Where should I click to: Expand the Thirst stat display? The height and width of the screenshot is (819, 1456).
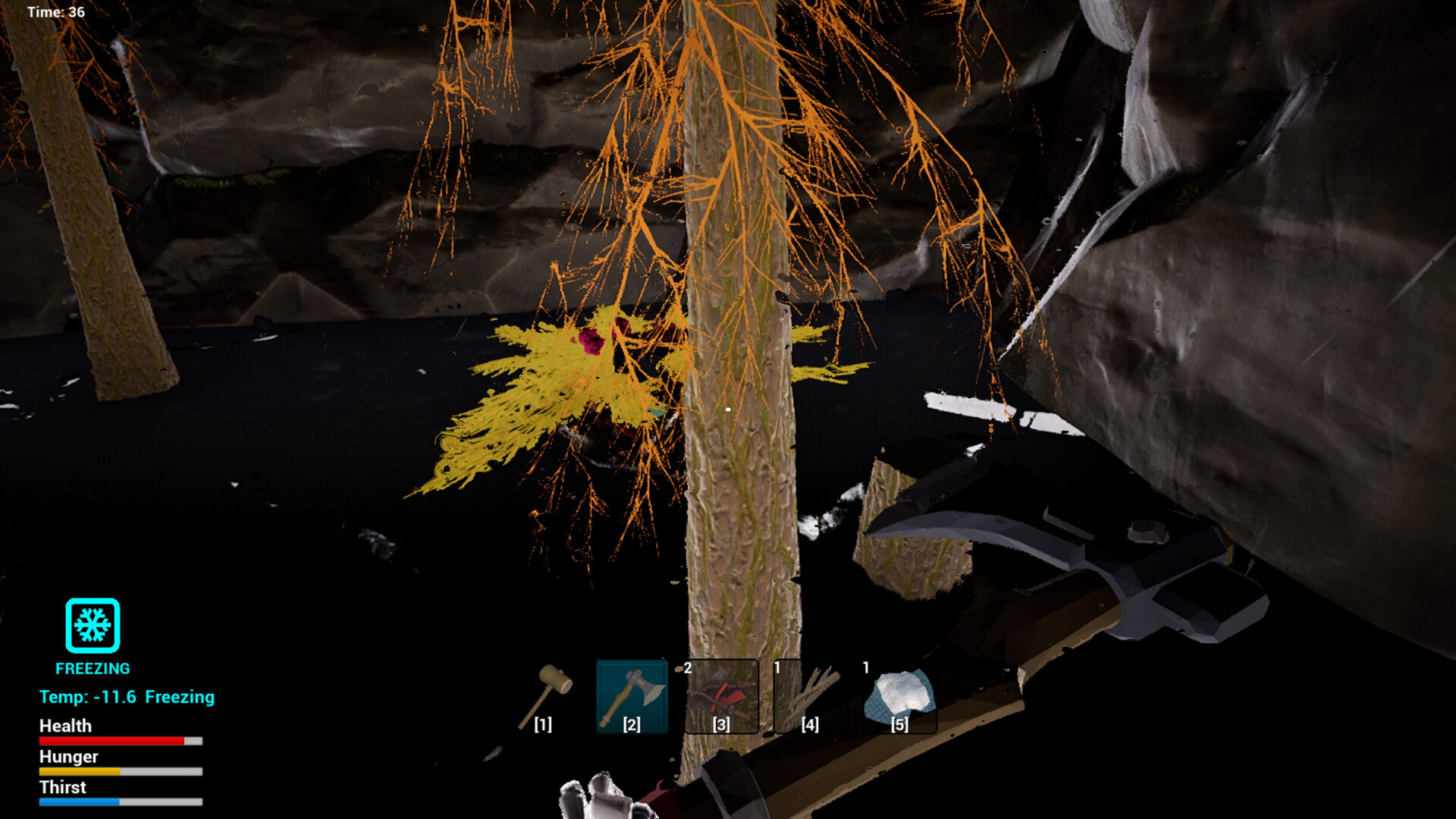tap(120, 800)
